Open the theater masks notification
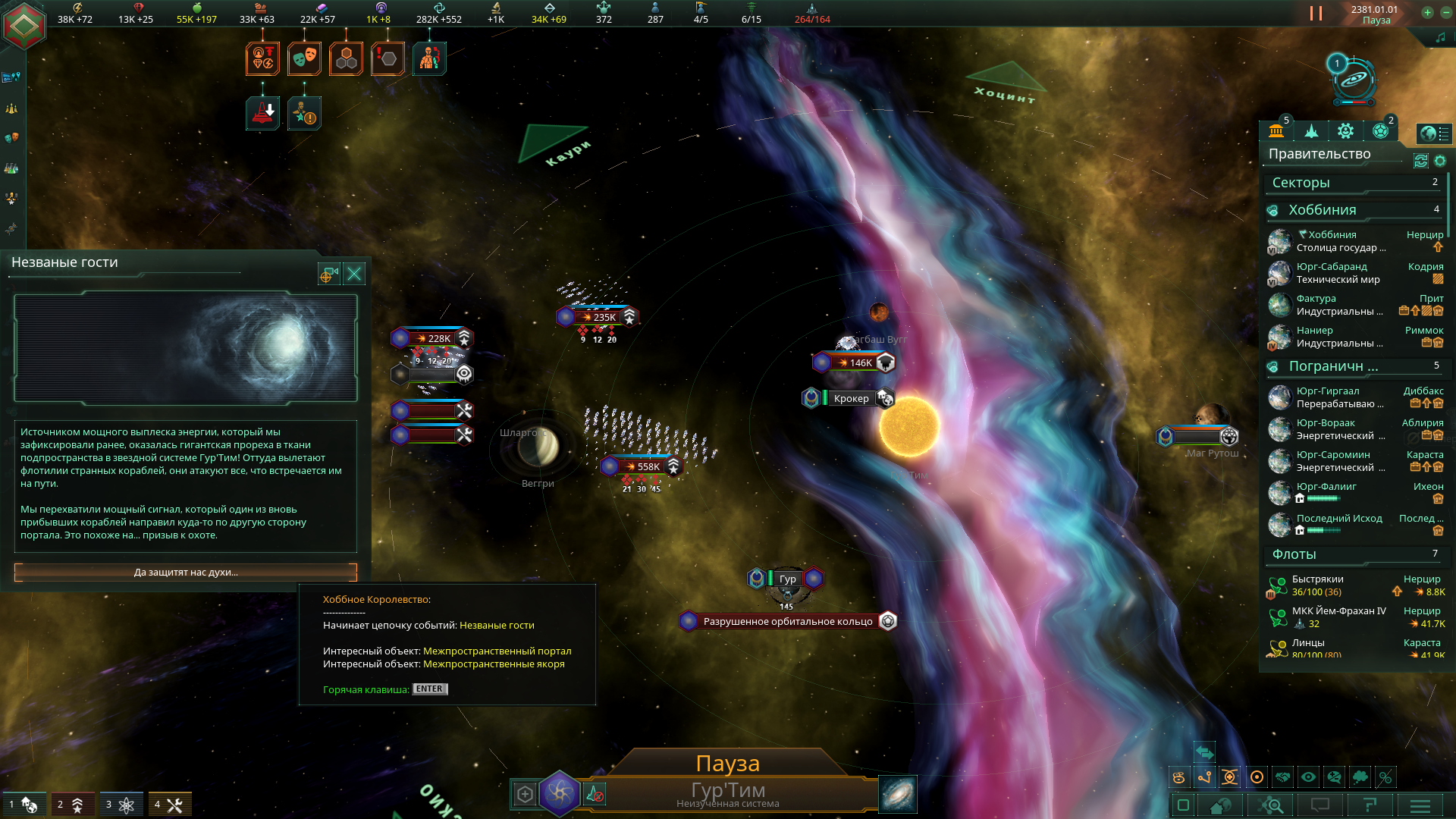This screenshot has width=1456, height=819. click(304, 58)
